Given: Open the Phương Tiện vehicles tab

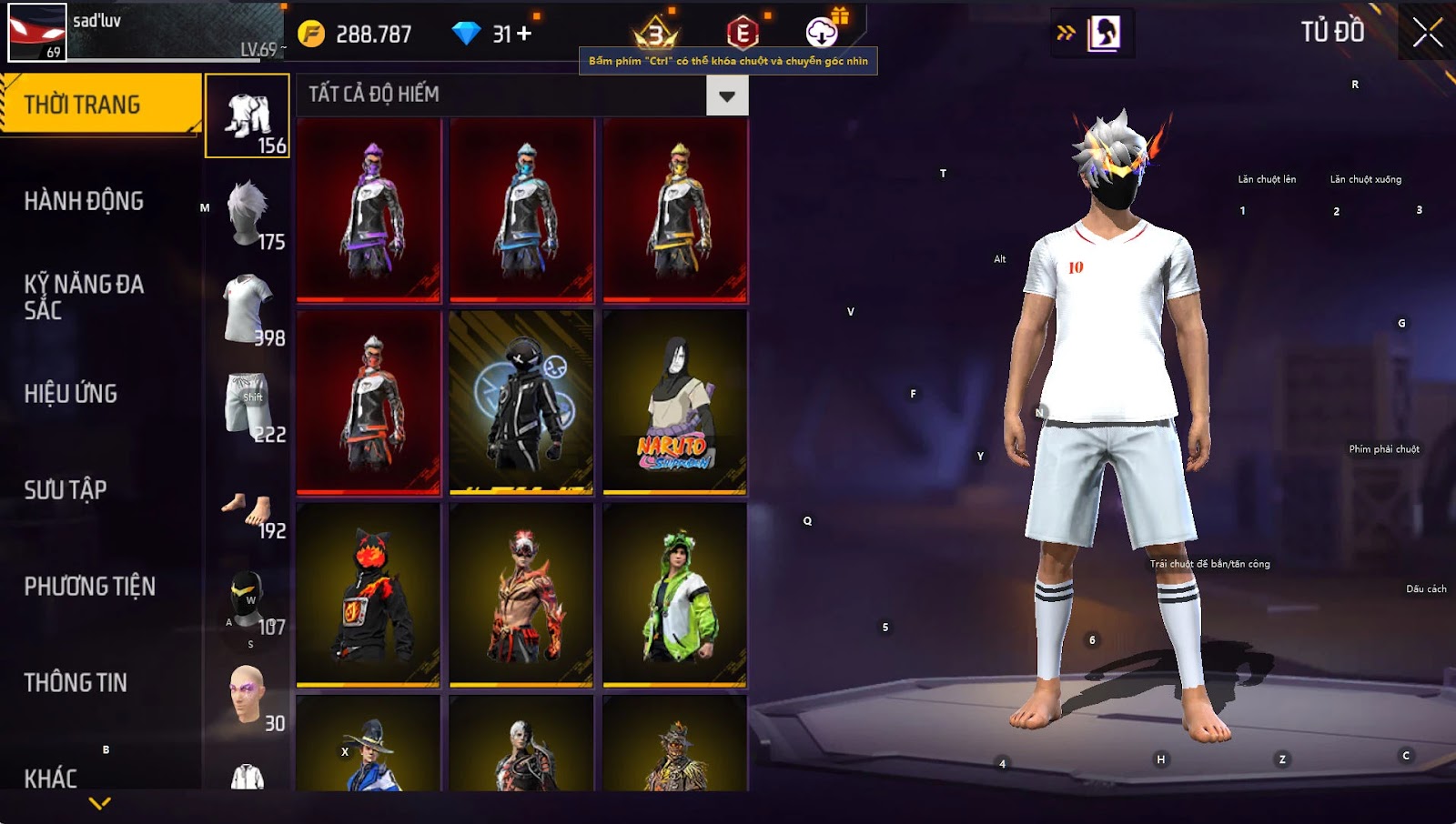Looking at the screenshot, I should coord(89,587).
